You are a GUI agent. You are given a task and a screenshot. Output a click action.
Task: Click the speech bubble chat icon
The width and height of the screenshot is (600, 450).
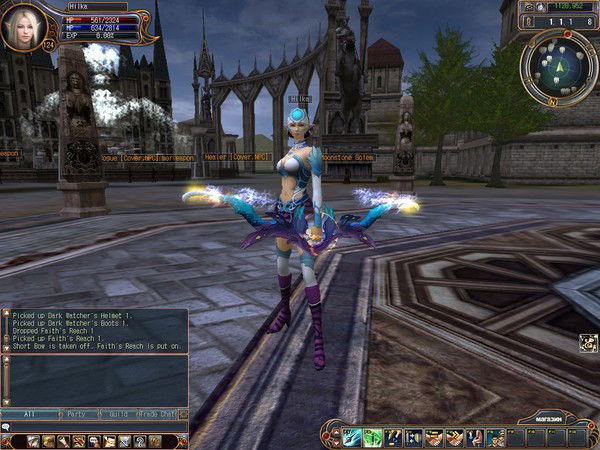pyautogui.click(x=6, y=427)
